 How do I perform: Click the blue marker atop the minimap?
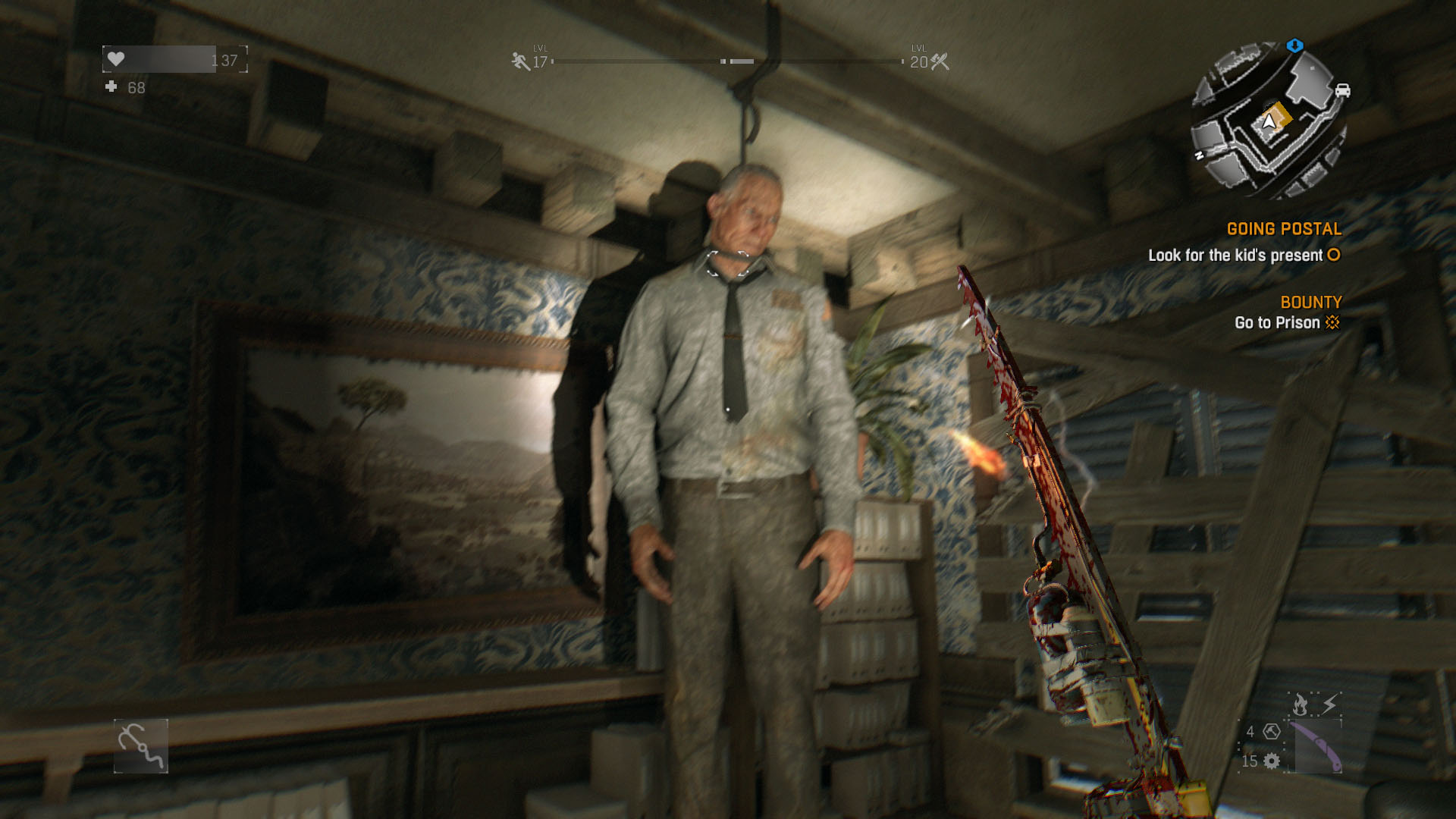(1294, 45)
